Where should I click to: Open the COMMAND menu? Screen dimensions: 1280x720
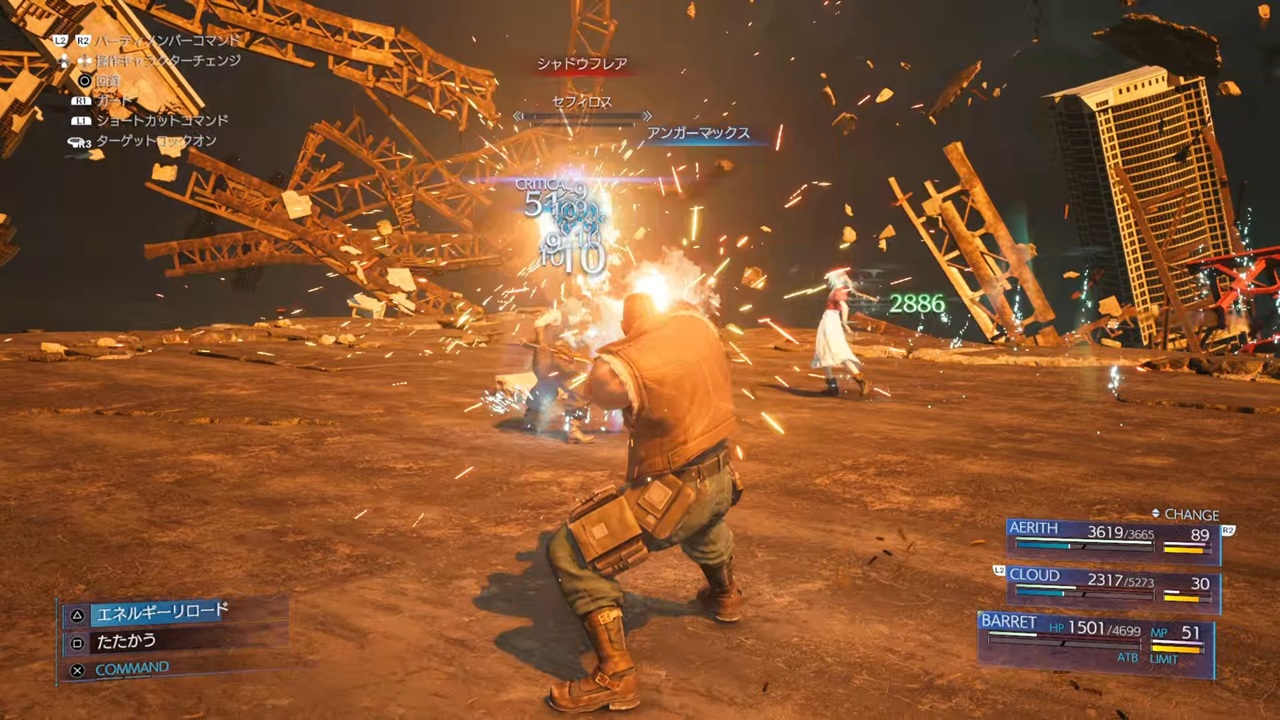pyautogui.click(x=132, y=667)
